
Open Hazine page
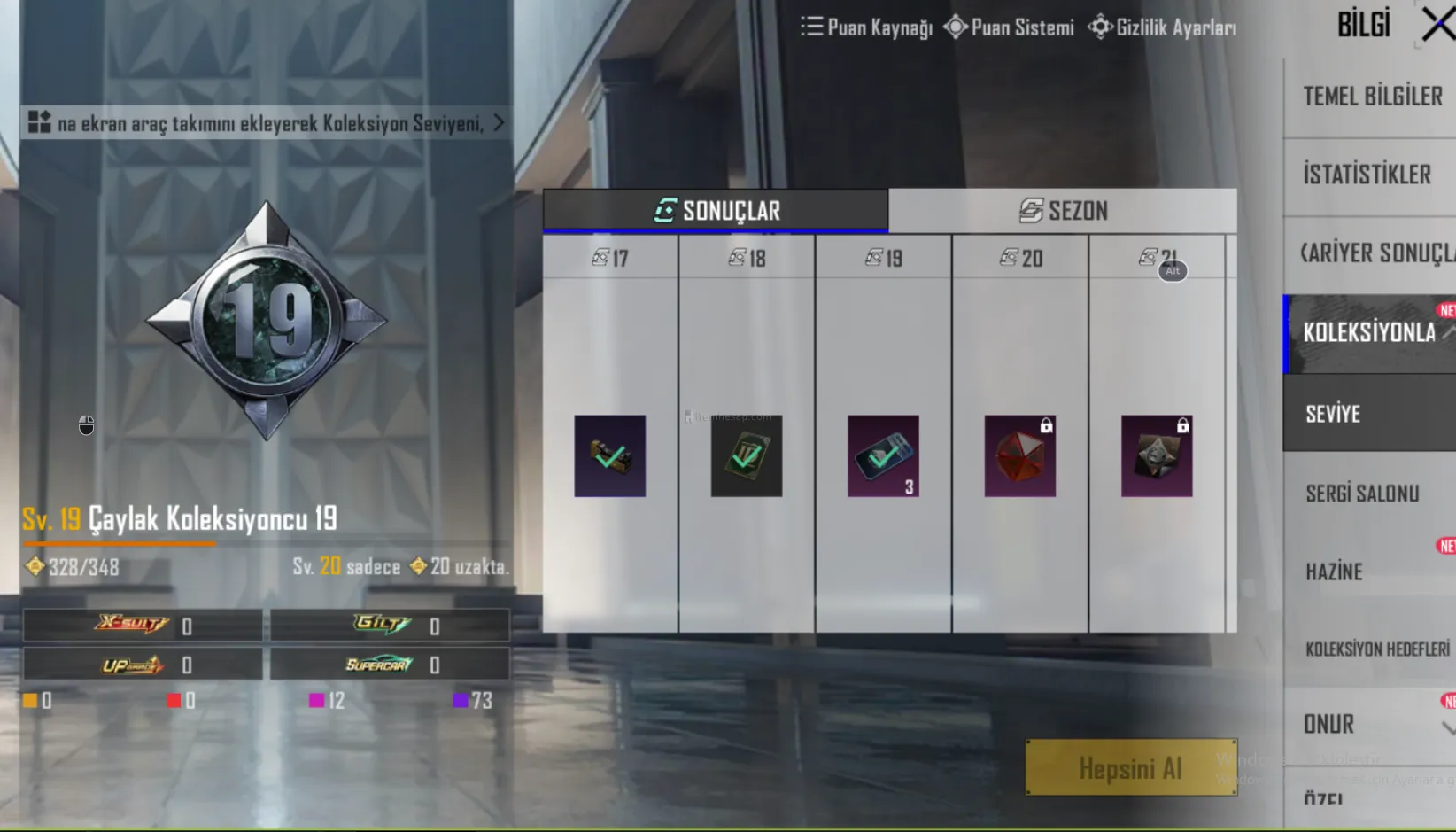click(x=1334, y=572)
